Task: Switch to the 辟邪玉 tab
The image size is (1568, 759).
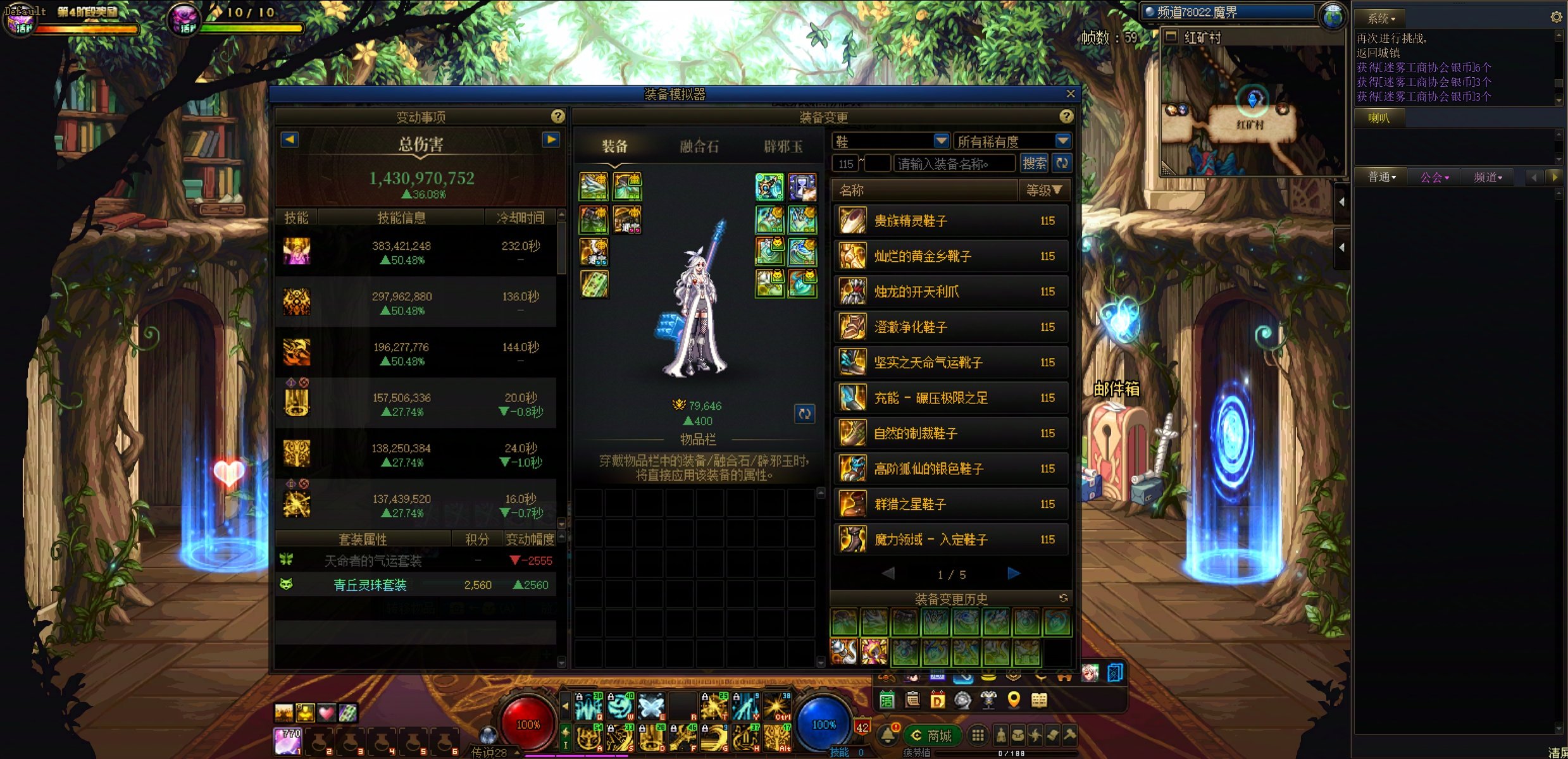Action: tap(783, 147)
